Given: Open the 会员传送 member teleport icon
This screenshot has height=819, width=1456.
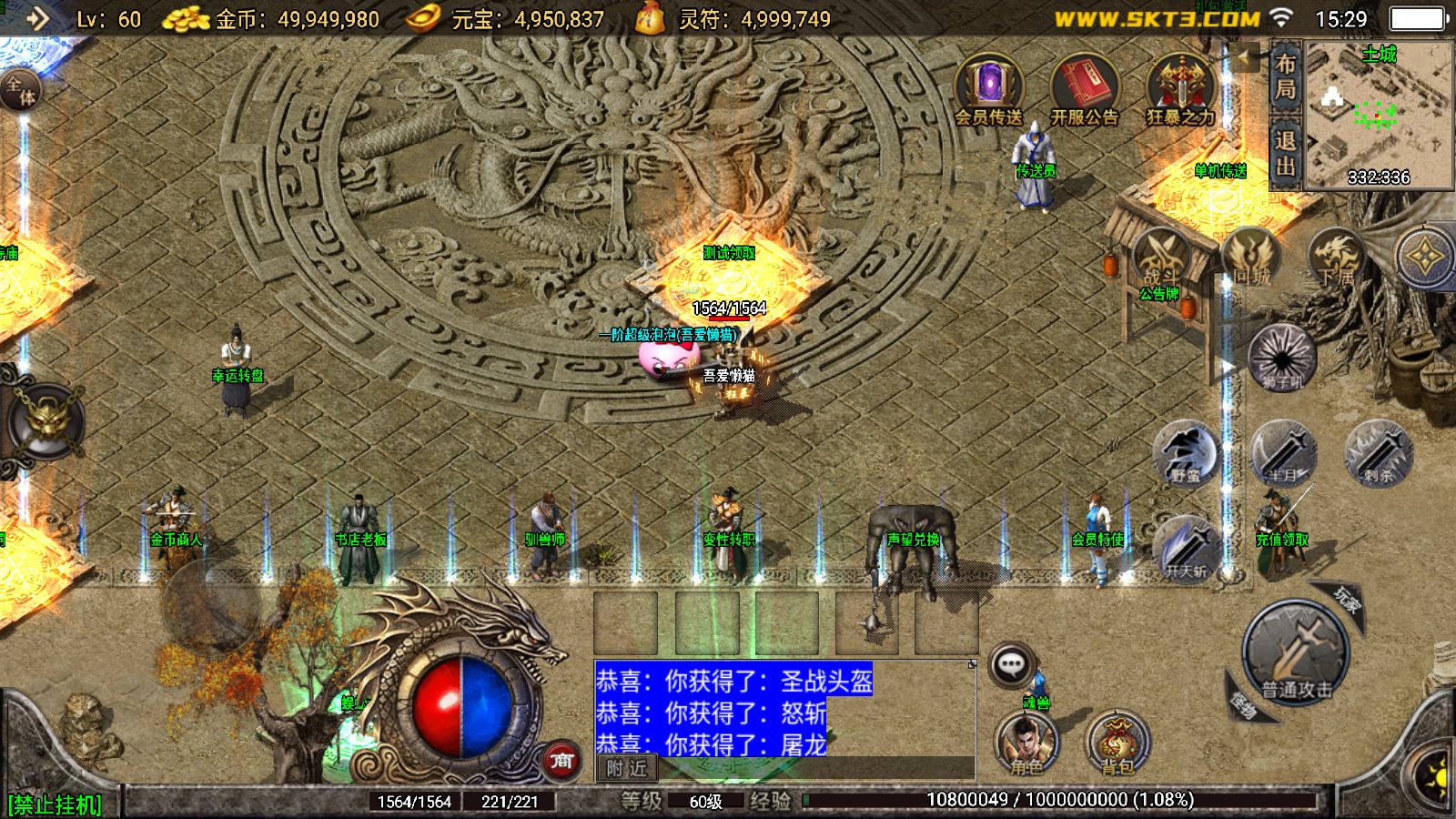Looking at the screenshot, I should (988, 88).
